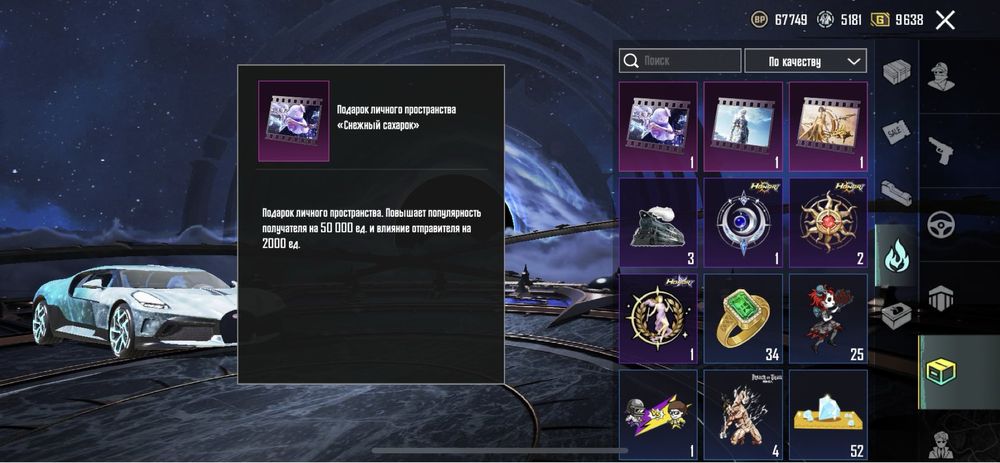Select the golden sun Honor emblem
Image resolution: width=1000 pixels, height=463 pixels.
tap(828, 222)
